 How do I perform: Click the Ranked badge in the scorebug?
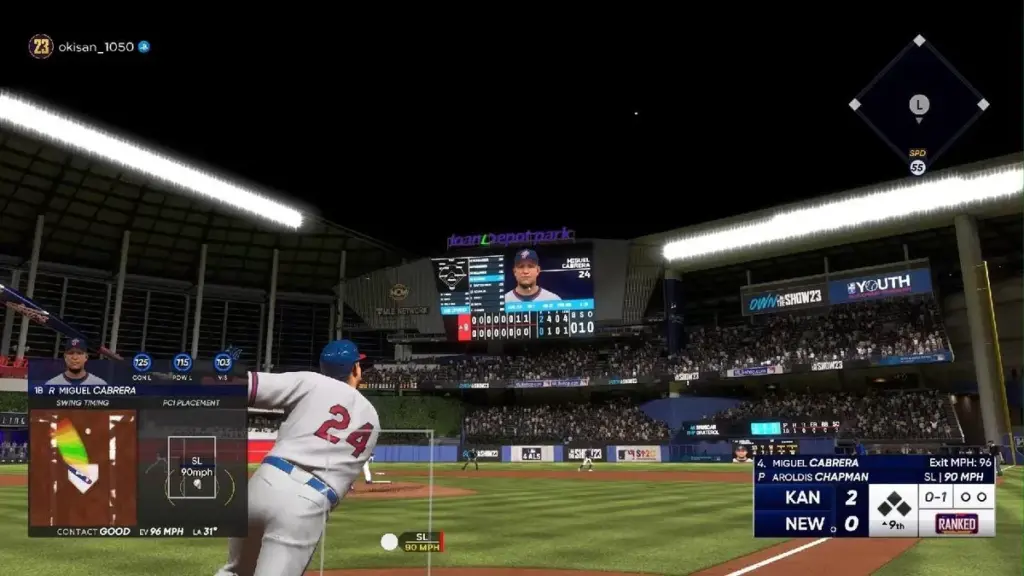pyautogui.click(x=957, y=523)
